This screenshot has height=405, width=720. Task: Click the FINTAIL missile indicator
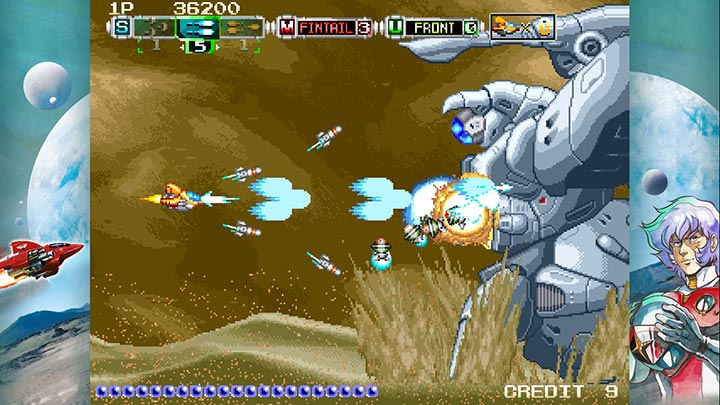(326, 27)
